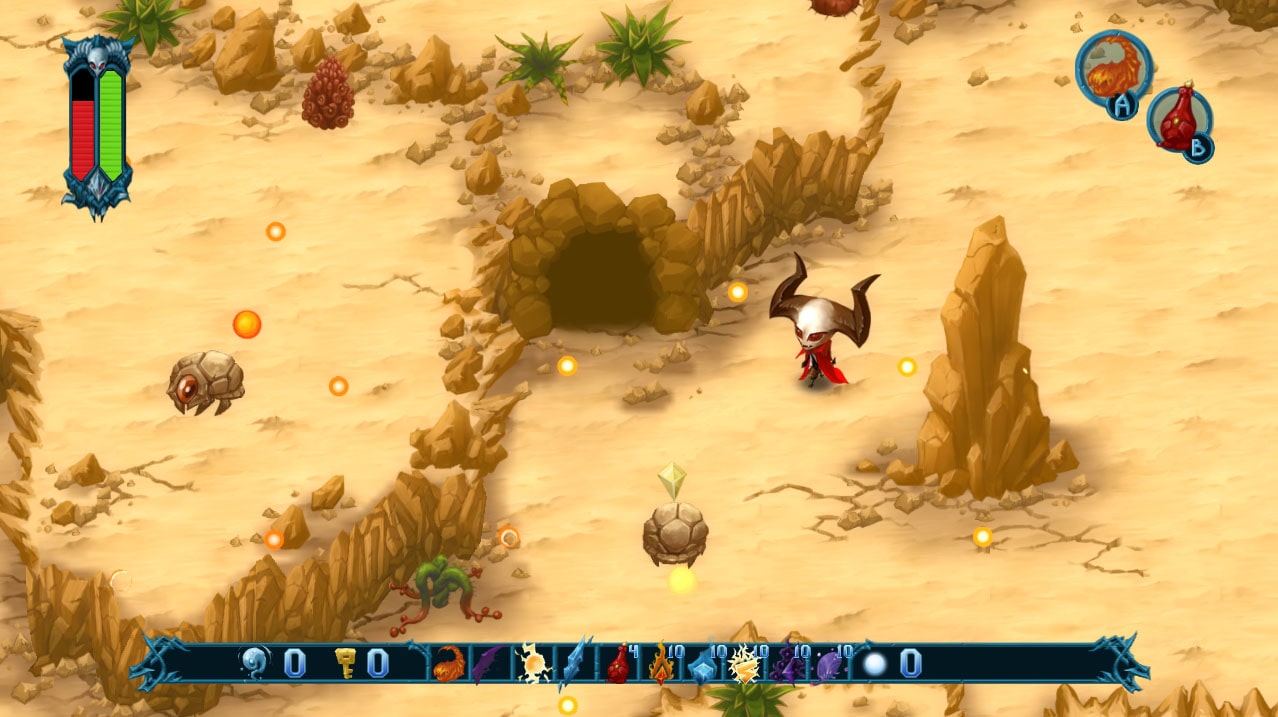Select the purple tentacle item

(x=786, y=664)
